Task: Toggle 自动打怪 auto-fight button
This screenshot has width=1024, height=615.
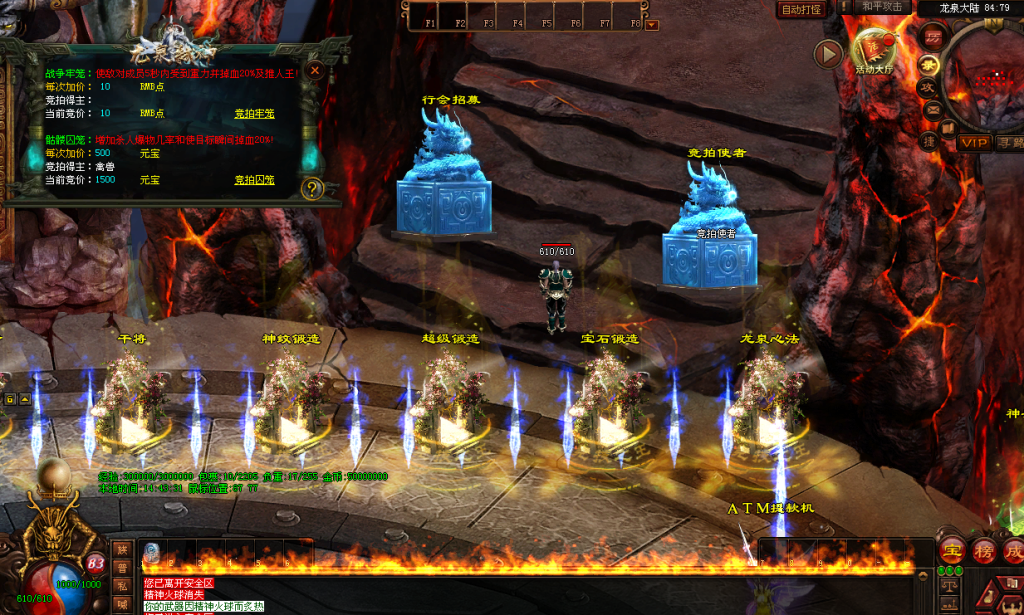Action: click(x=801, y=9)
